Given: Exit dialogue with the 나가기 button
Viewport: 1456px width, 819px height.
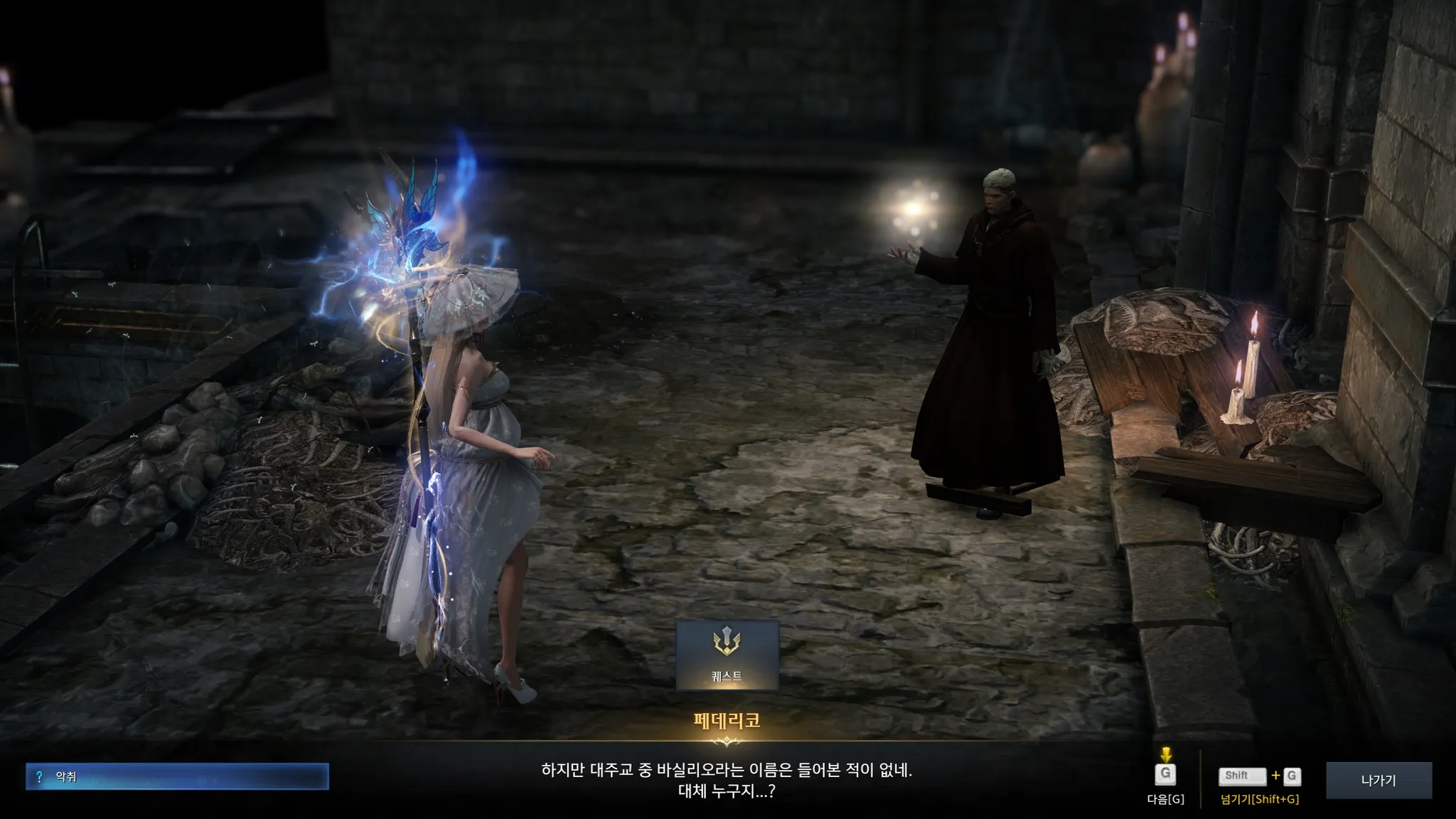Looking at the screenshot, I should pos(1378,780).
